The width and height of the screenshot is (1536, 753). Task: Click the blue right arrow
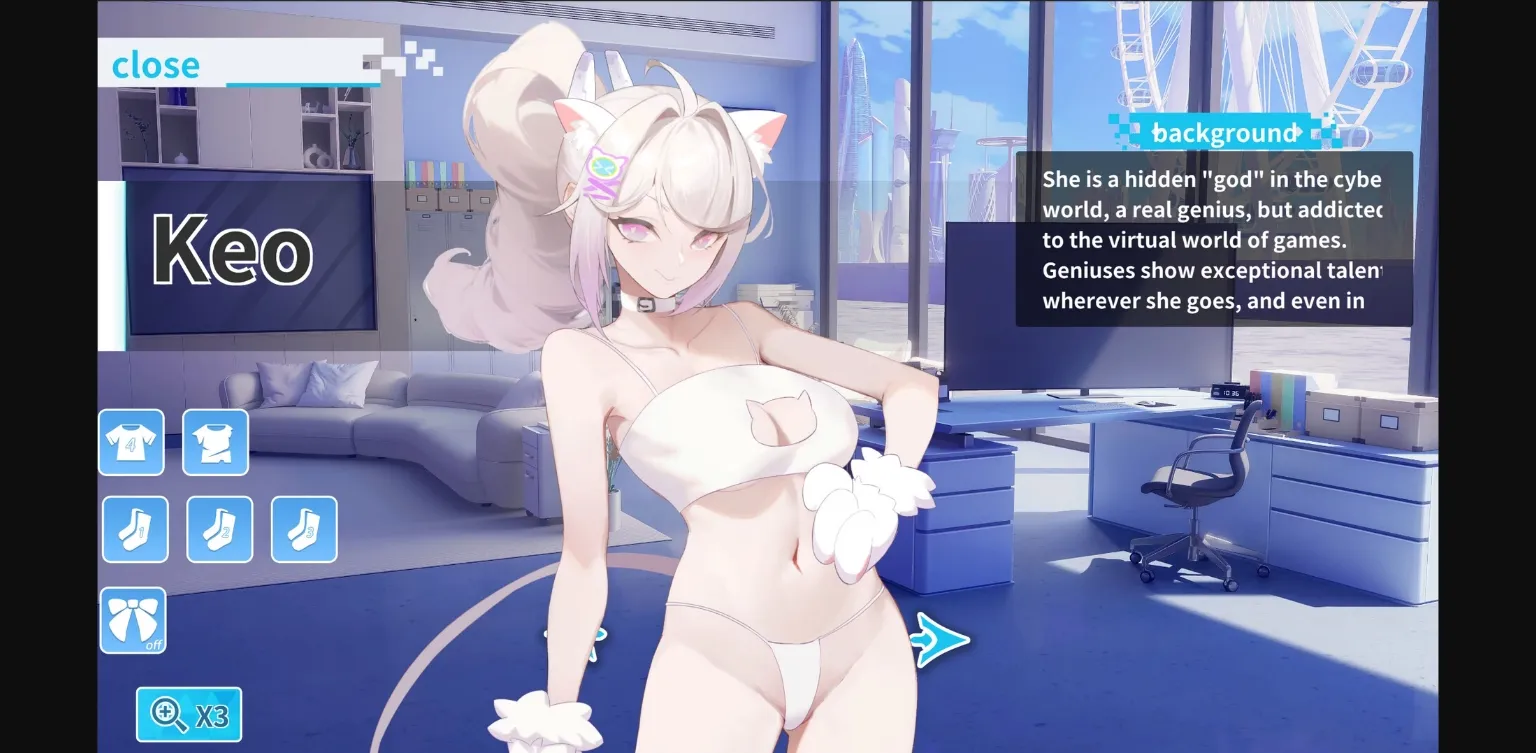coord(938,637)
